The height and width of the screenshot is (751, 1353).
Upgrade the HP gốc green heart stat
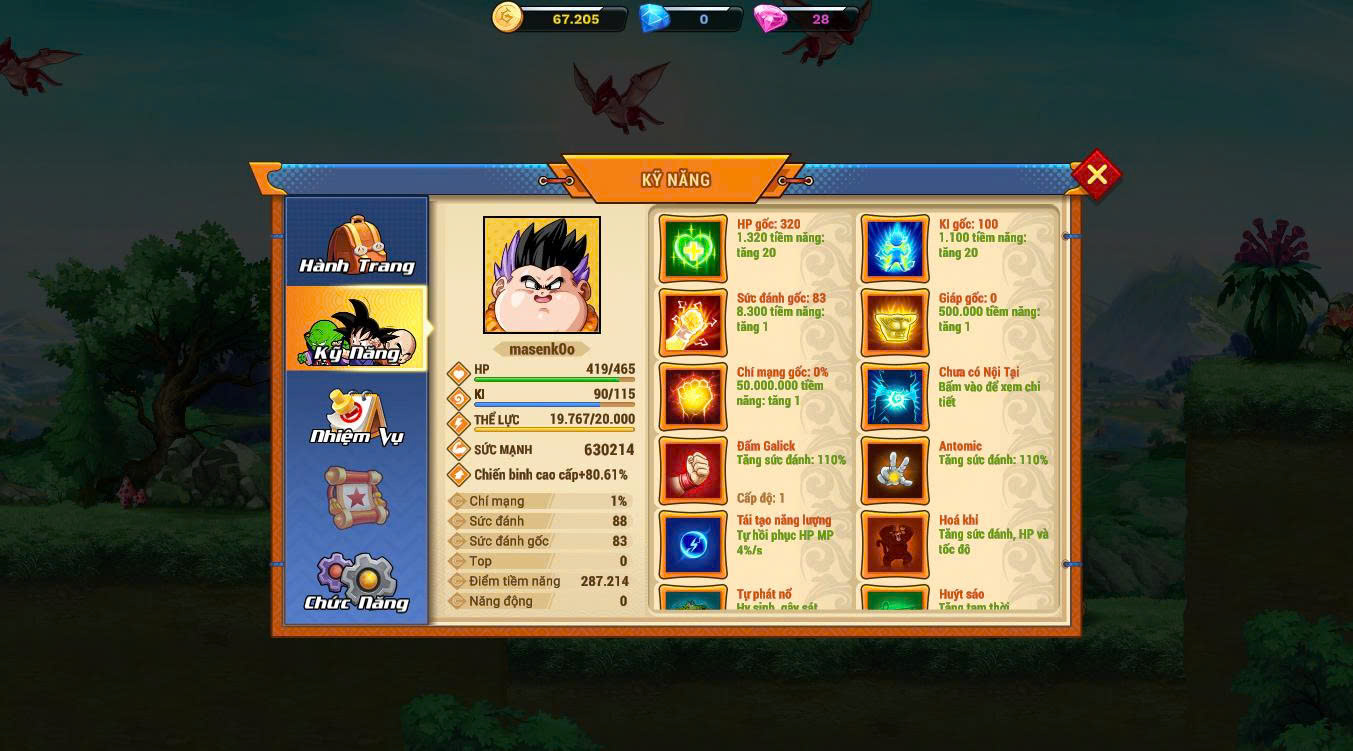tap(693, 249)
